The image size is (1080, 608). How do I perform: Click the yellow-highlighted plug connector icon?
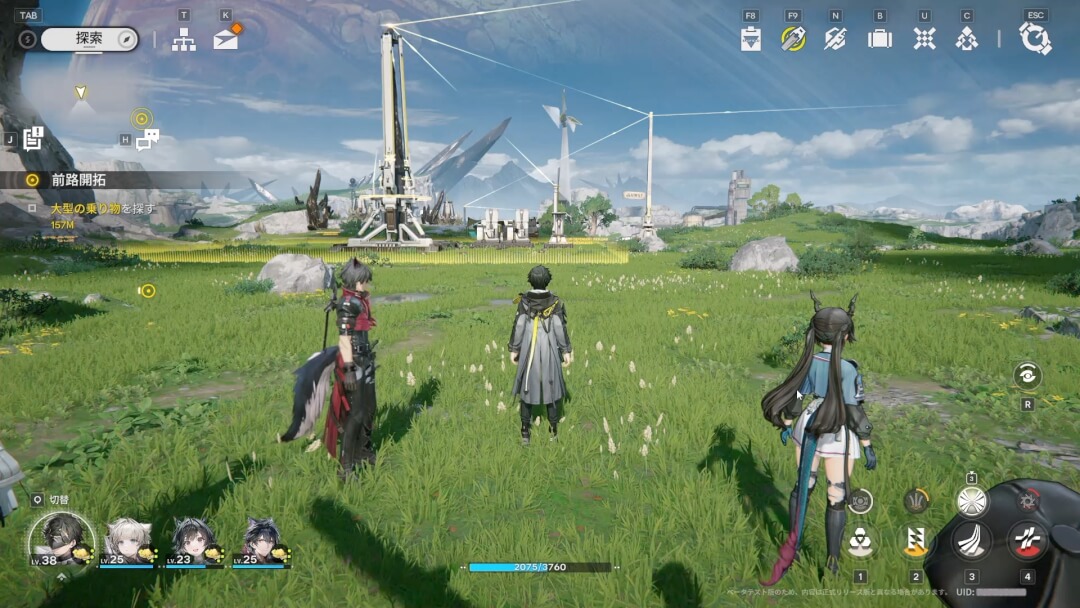tap(794, 39)
